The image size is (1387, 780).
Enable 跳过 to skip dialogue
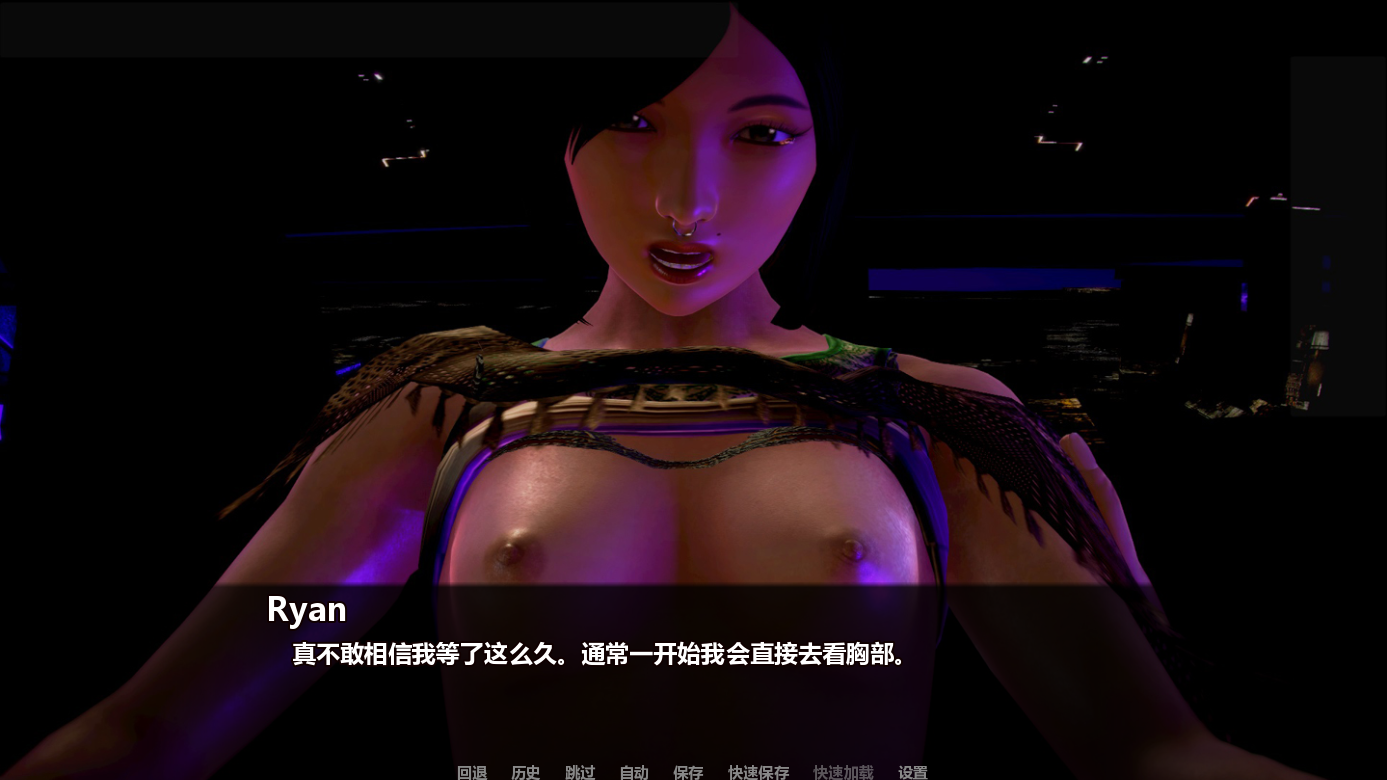click(x=578, y=772)
